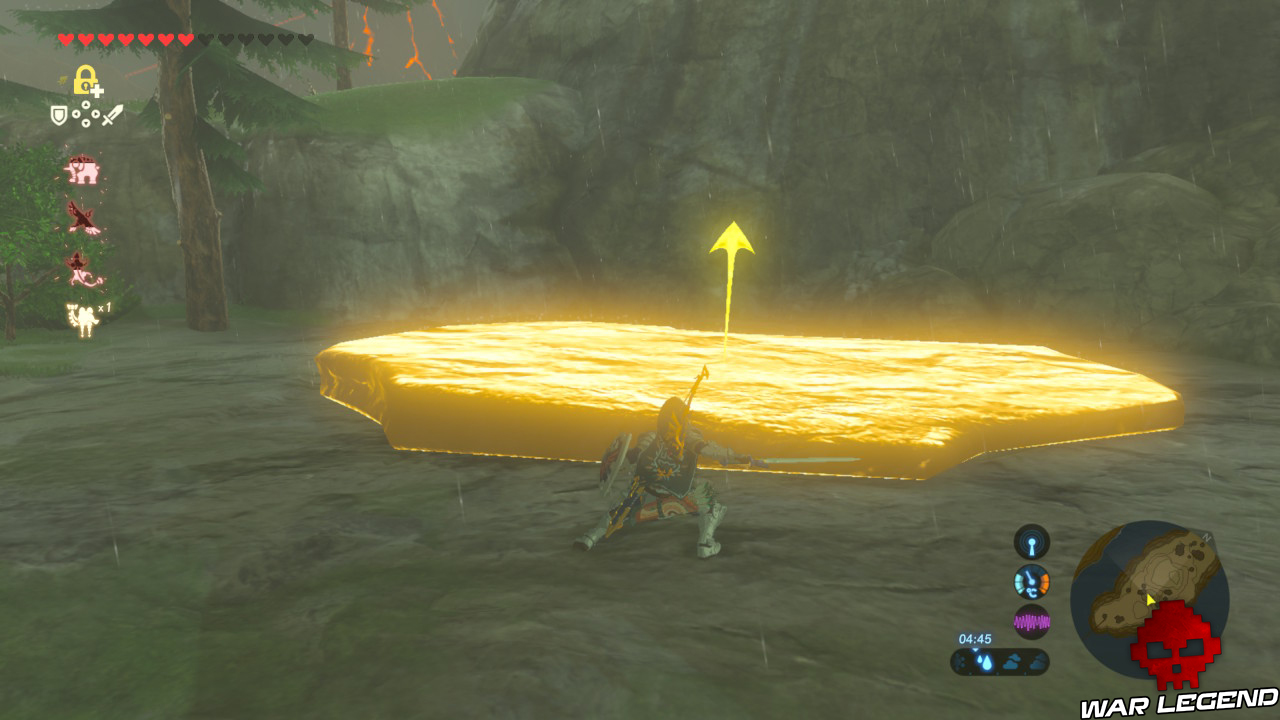Select the boar kill-count icon in the sidebar
This screenshot has width=1280, height=720.
(x=82, y=170)
